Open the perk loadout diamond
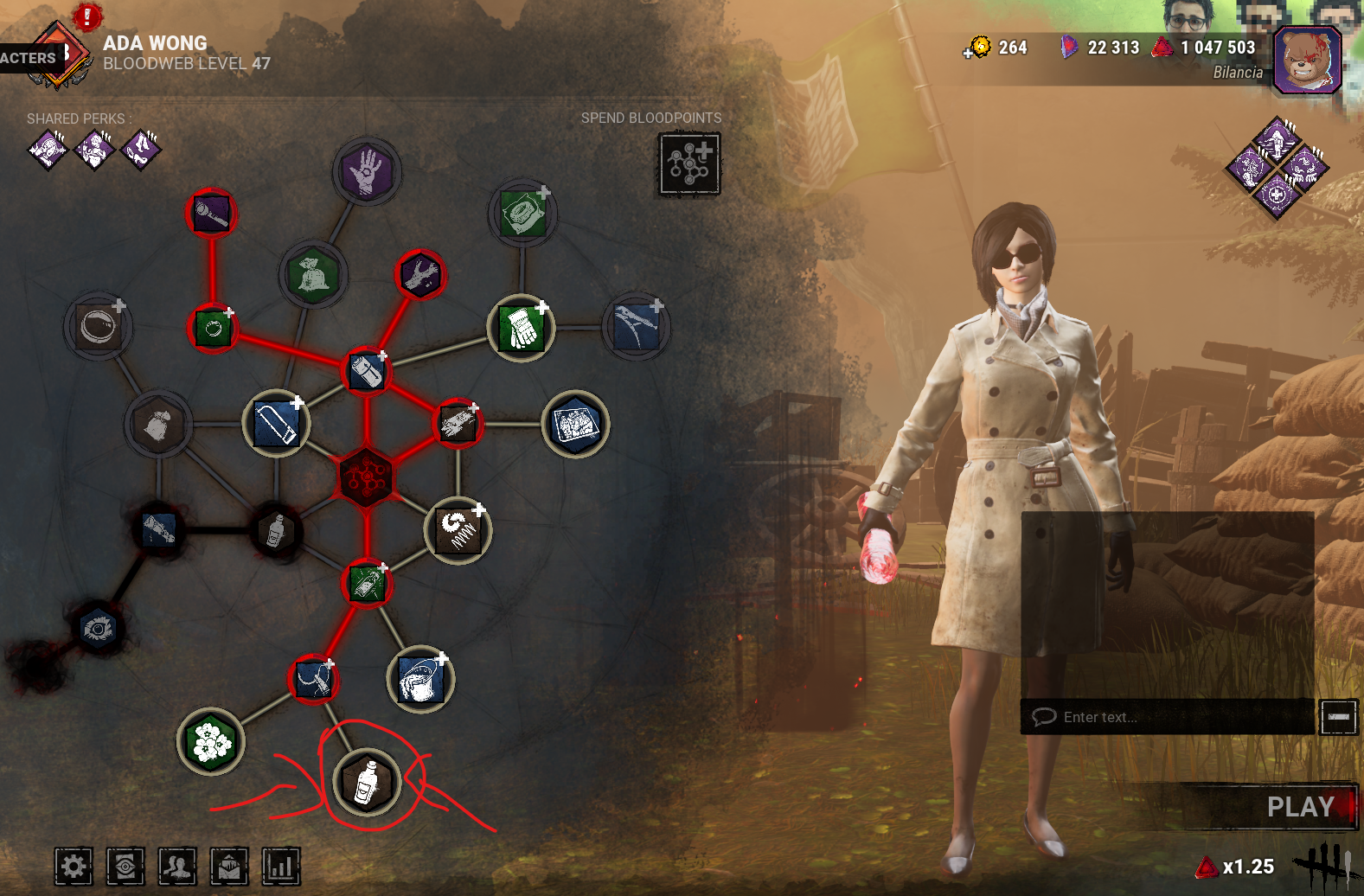Screen dimensions: 1364x896 pyautogui.click(x=1277, y=168)
